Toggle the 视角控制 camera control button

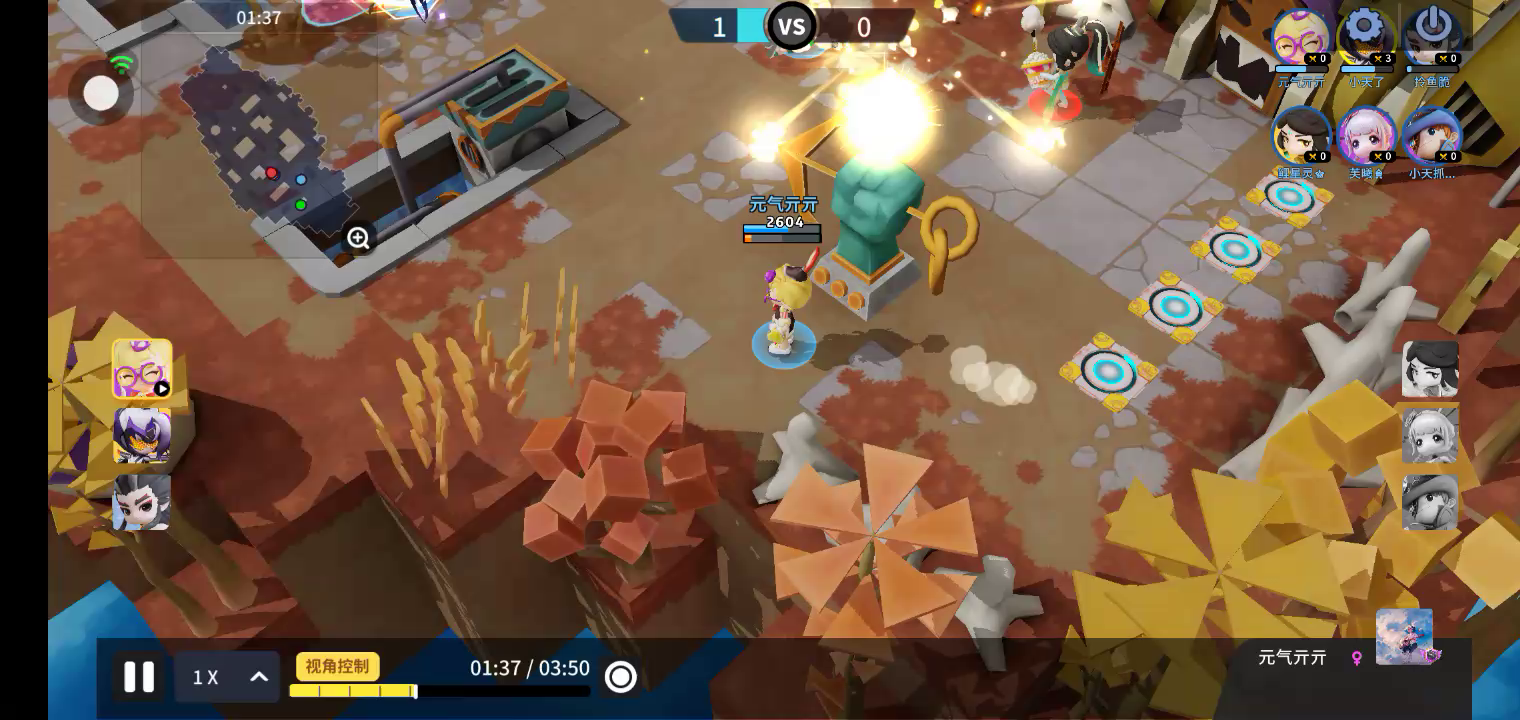337,666
